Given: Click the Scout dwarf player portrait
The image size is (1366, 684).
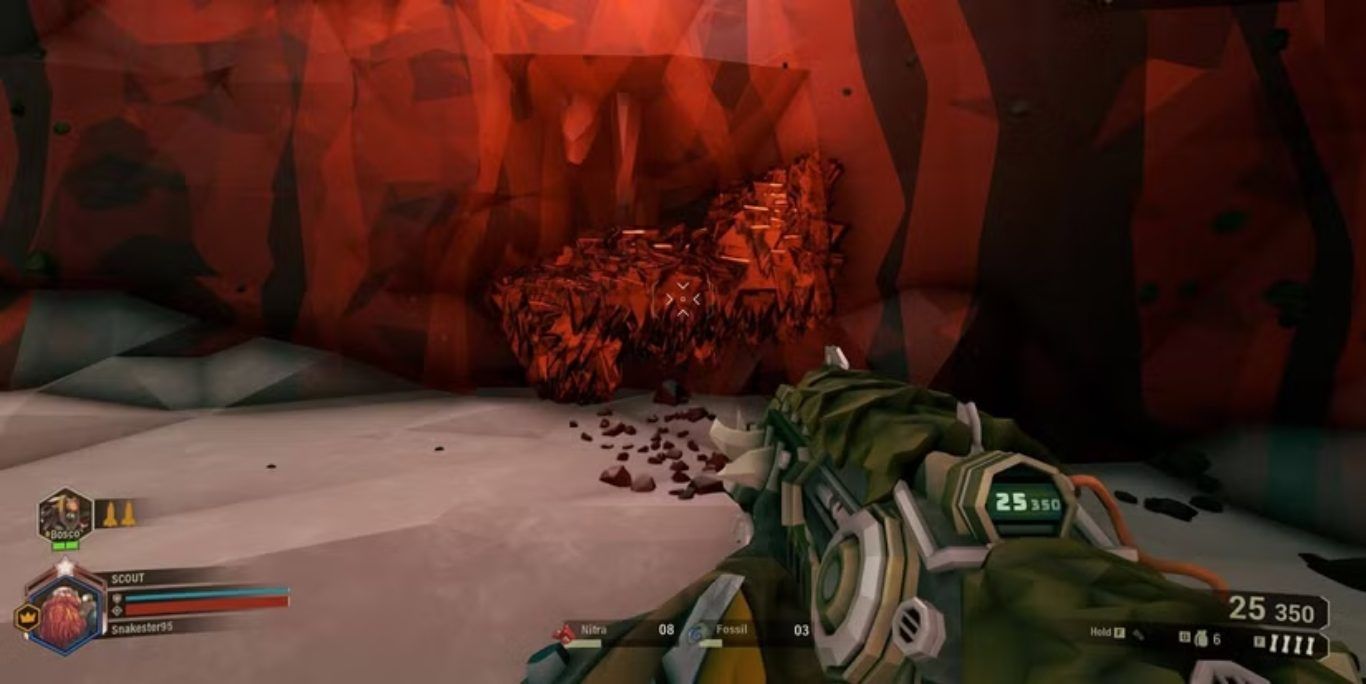Looking at the screenshot, I should point(66,612).
